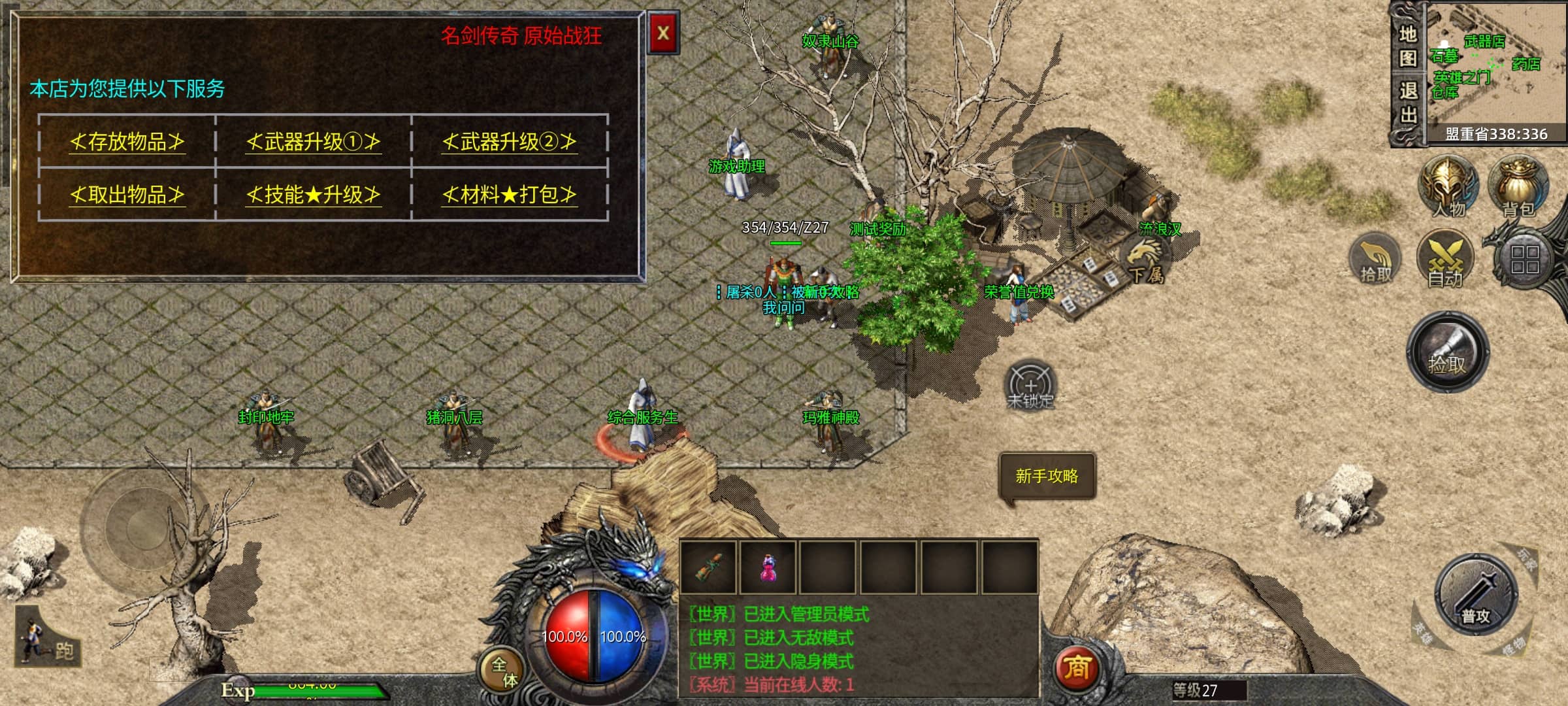Close the shop service dialog

pyautogui.click(x=662, y=33)
